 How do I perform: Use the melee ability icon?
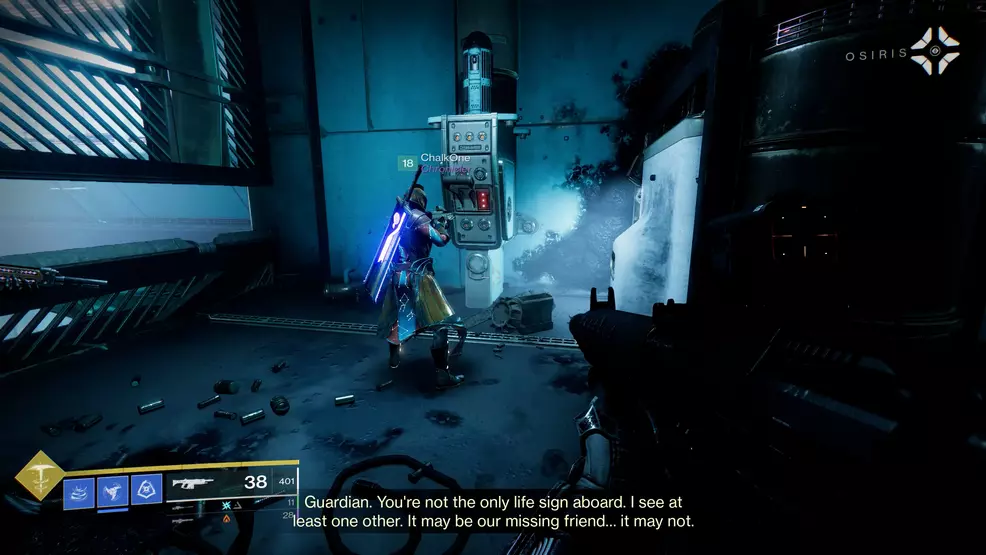pos(112,491)
